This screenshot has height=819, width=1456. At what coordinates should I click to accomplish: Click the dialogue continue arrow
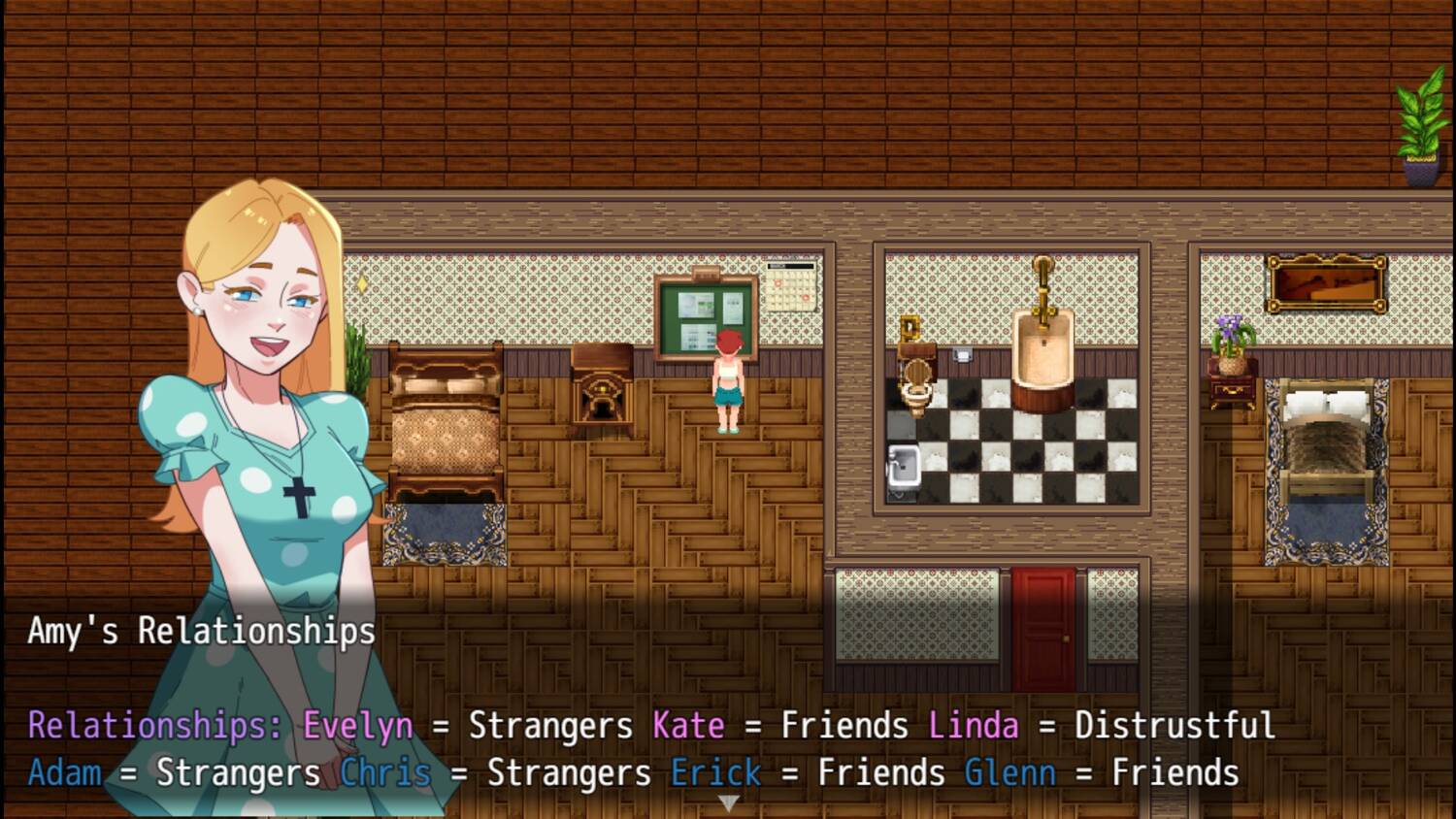point(728,803)
